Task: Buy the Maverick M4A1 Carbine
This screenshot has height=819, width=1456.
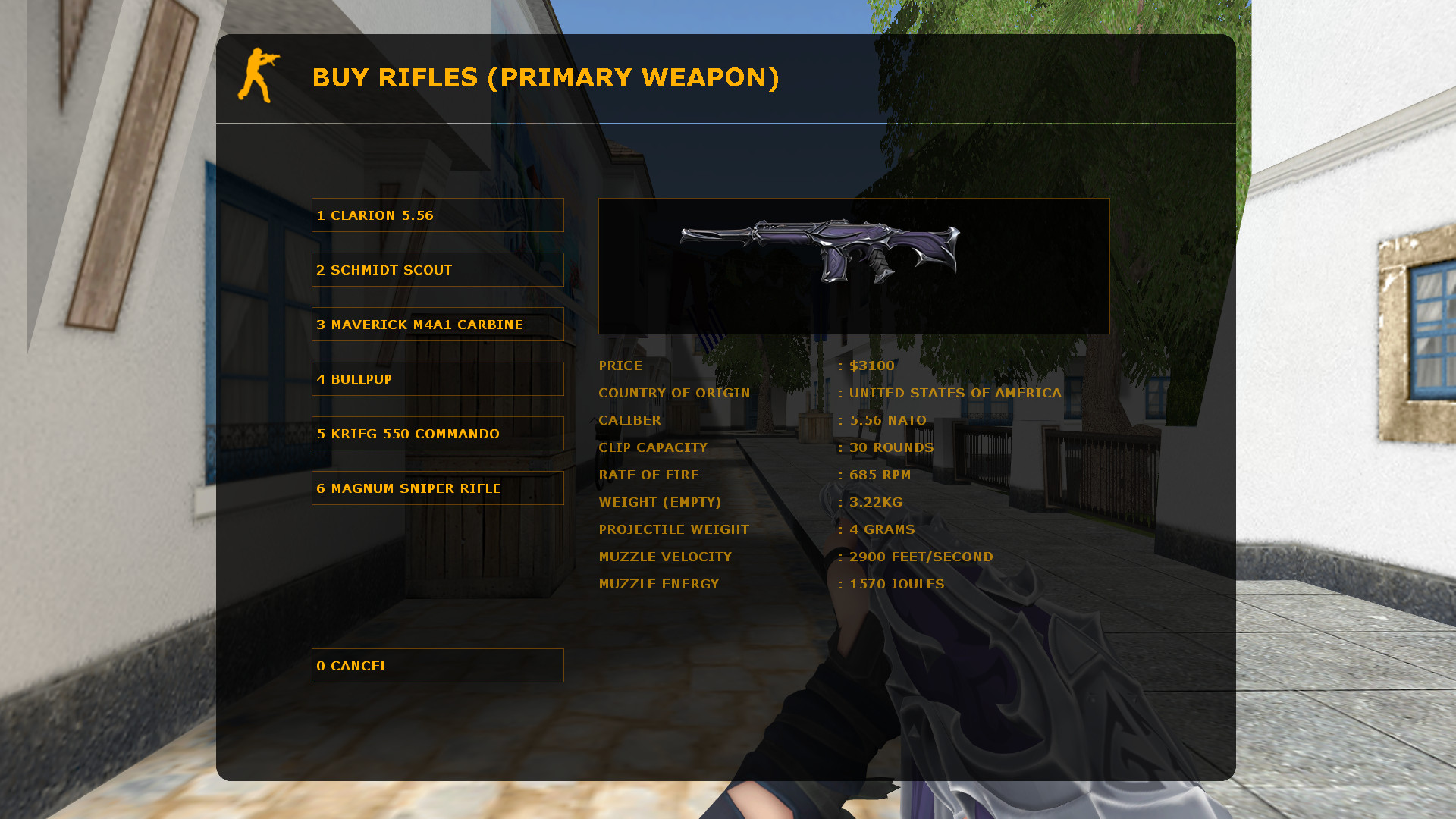Action: point(438,324)
